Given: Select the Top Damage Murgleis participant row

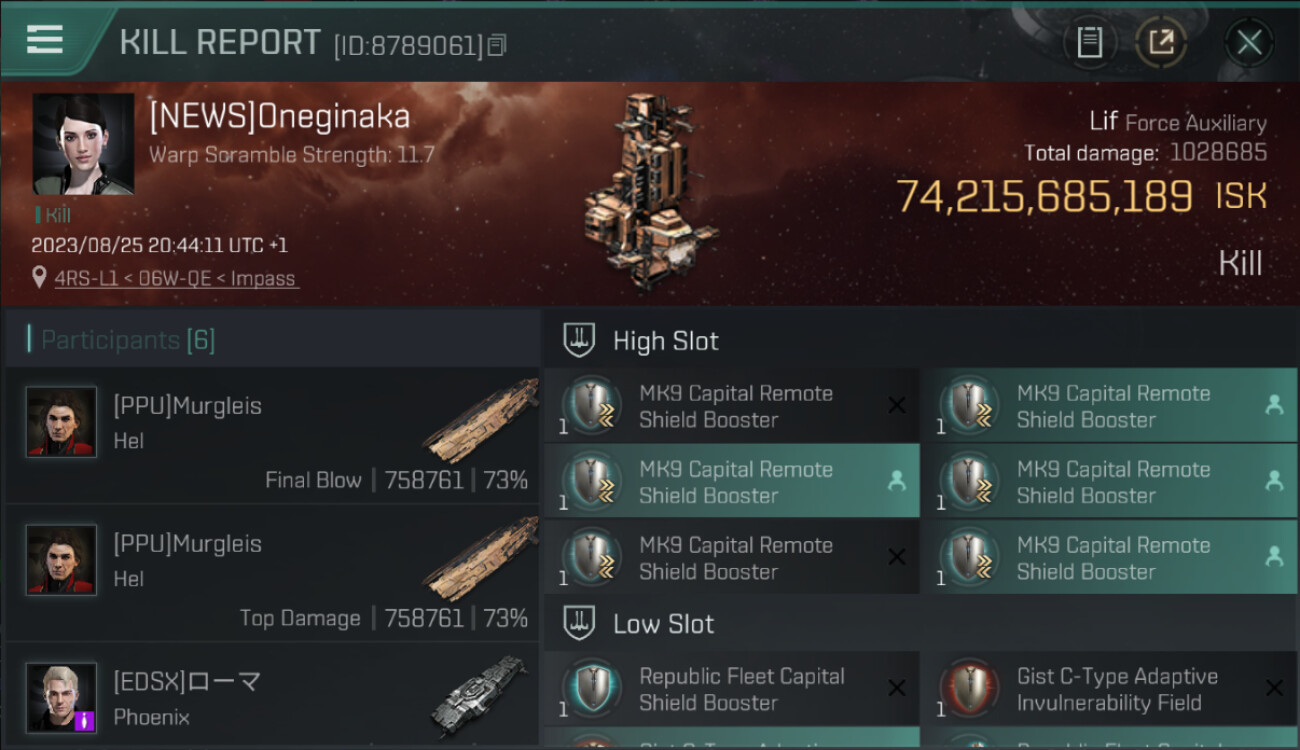Looking at the screenshot, I should [272, 574].
